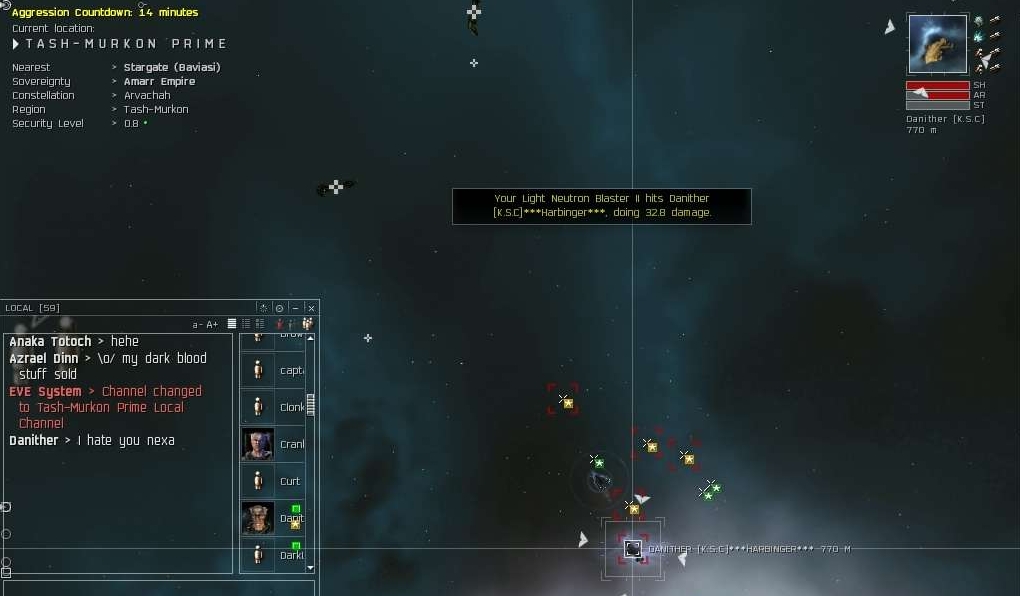Close the Local chat window
1020x596 pixels.
coord(311,308)
